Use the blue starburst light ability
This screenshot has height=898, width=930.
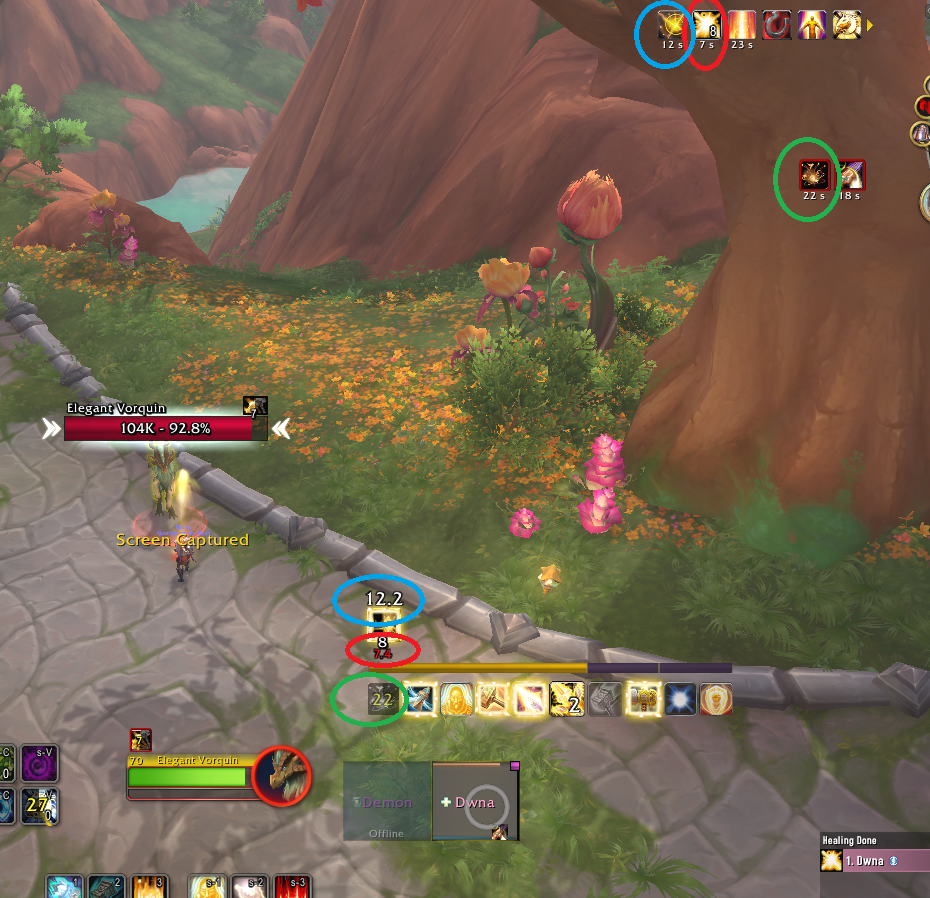[x=682, y=699]
